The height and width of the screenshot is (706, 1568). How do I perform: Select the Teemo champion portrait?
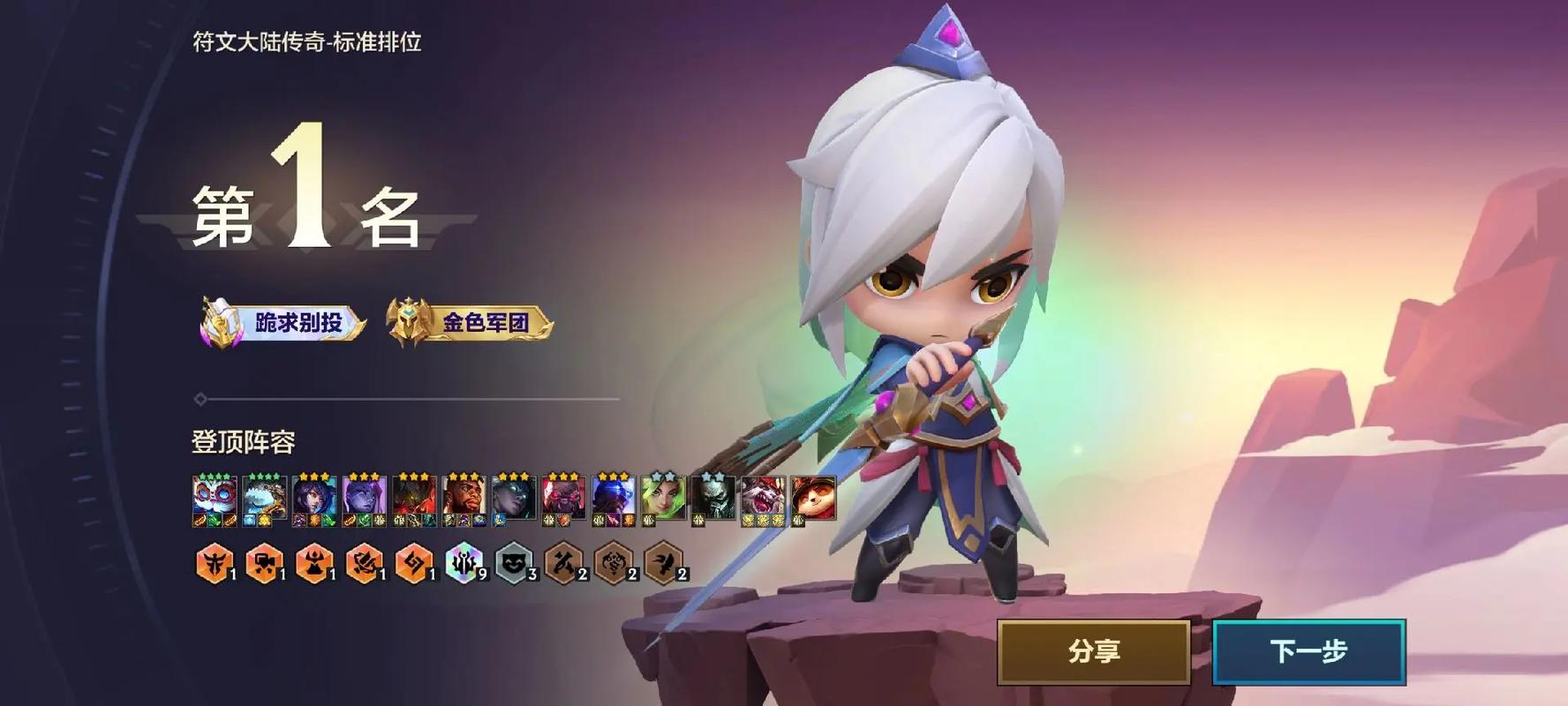coord(812,499)
